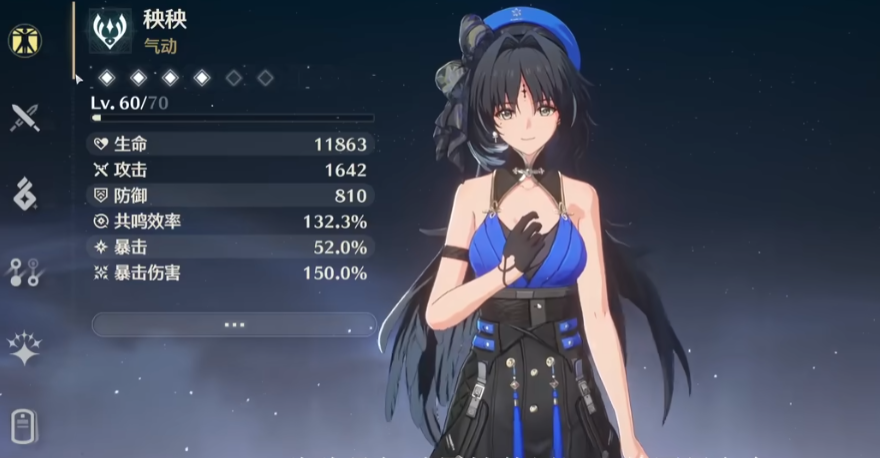Open the sparkle star resonance chain tab

coord(24,346)
